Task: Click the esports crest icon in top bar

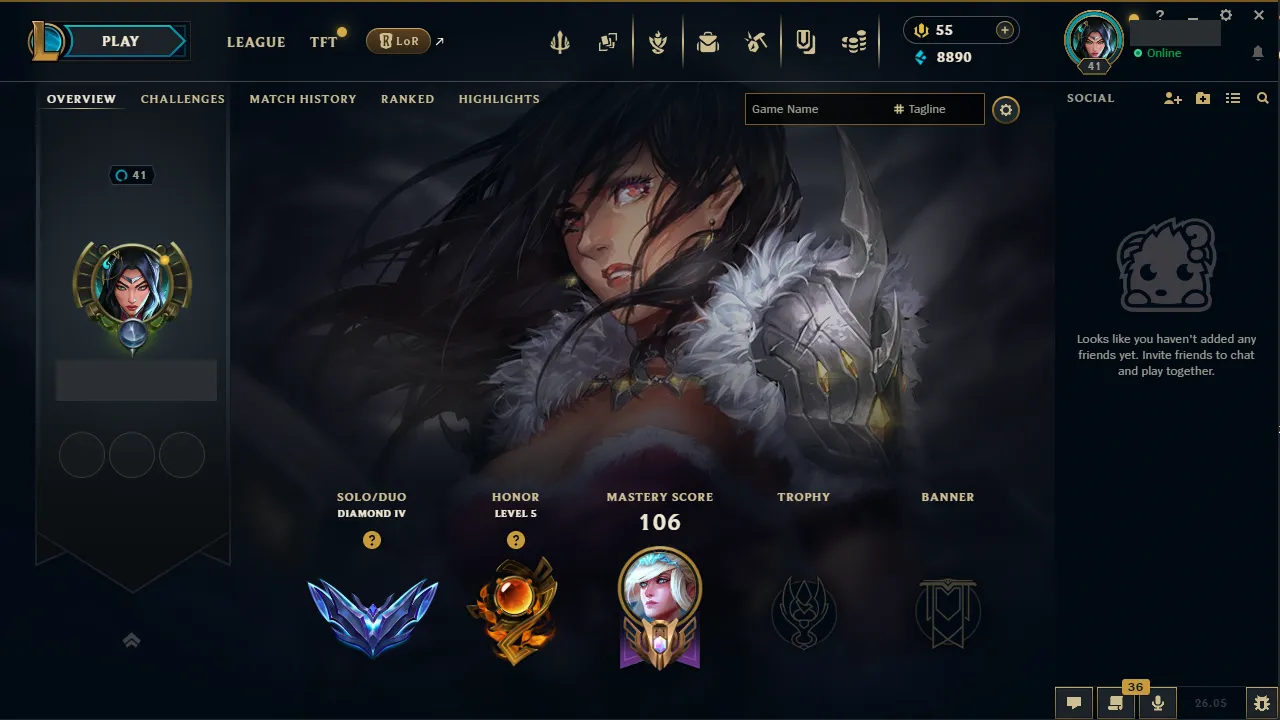Action: [658, 41]
